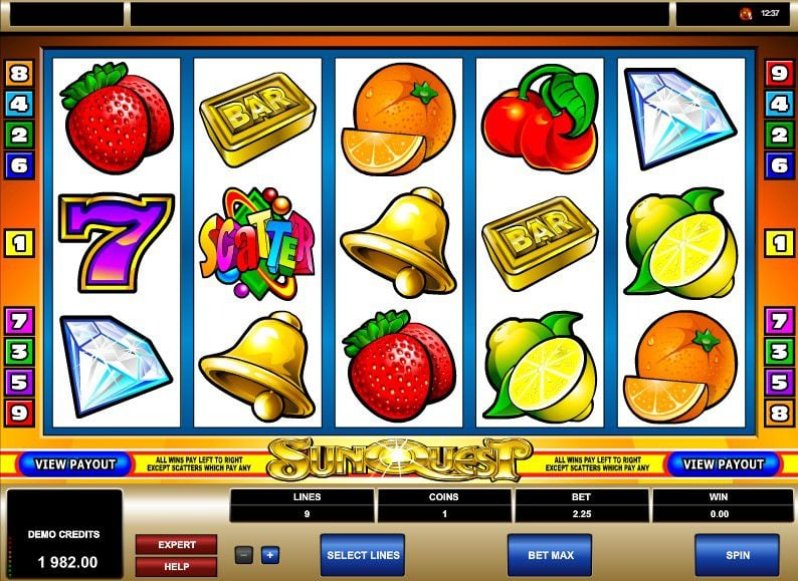Activate the red payline 9 marker on the right

(779, 73)
